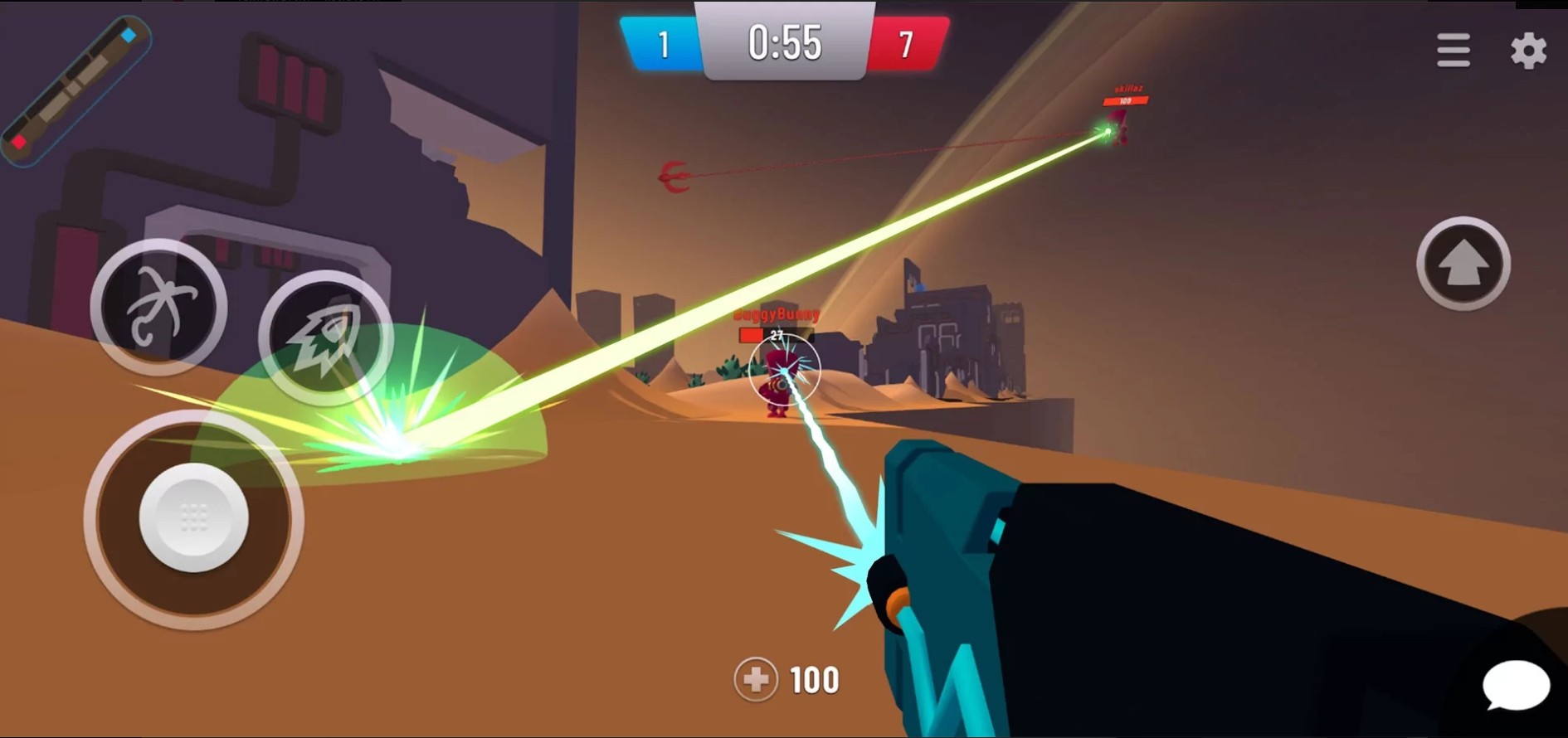
Task: Tap the elongated minimap in the corner
Action: [x=75, y=89]
